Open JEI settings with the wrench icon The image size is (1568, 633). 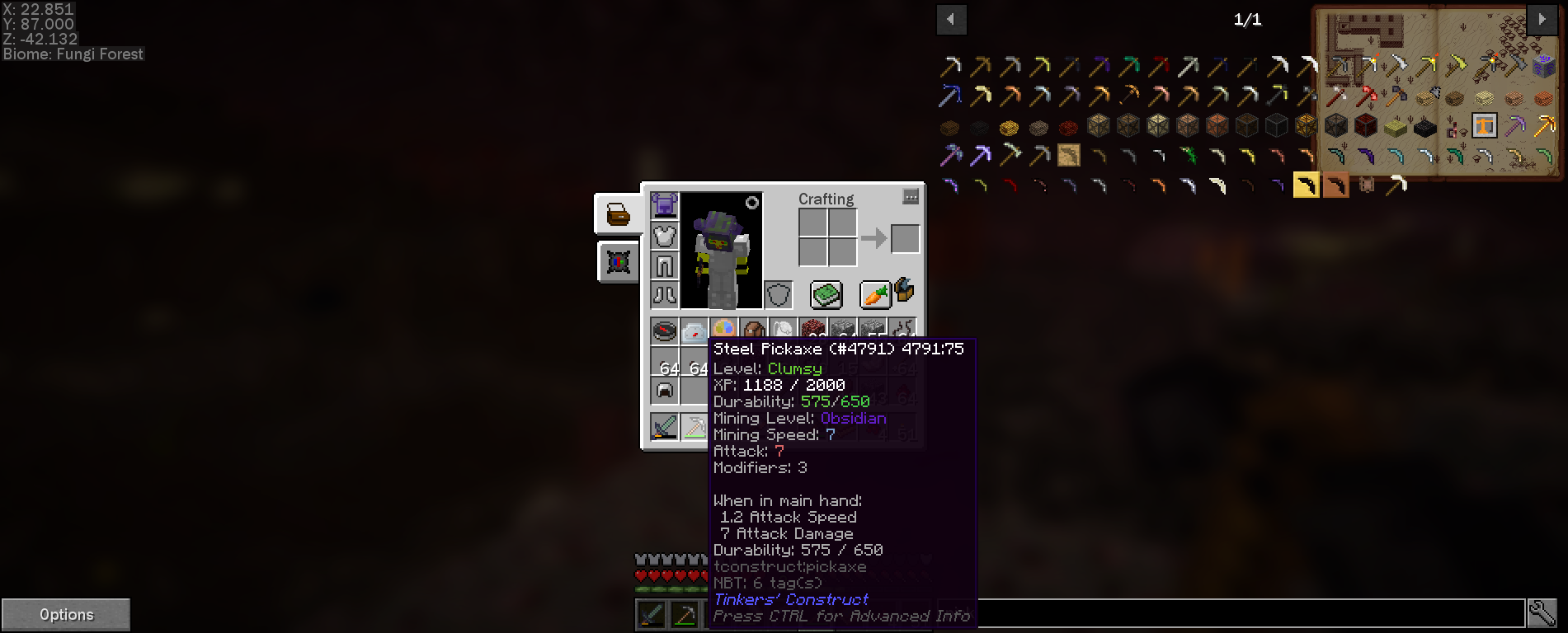[1544, 613]
